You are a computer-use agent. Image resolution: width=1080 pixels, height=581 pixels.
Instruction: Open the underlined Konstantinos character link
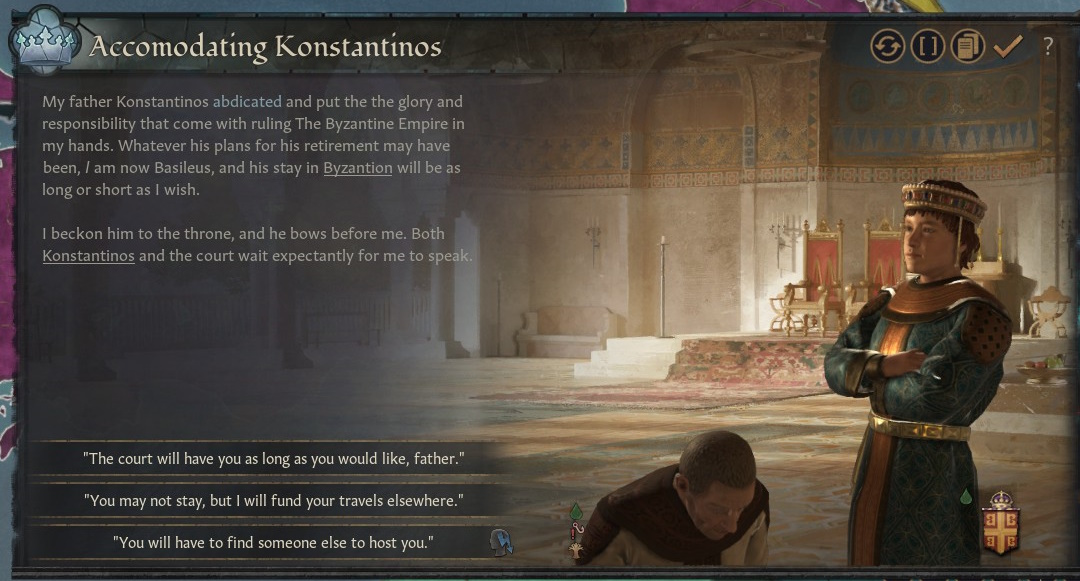(88, 256)
